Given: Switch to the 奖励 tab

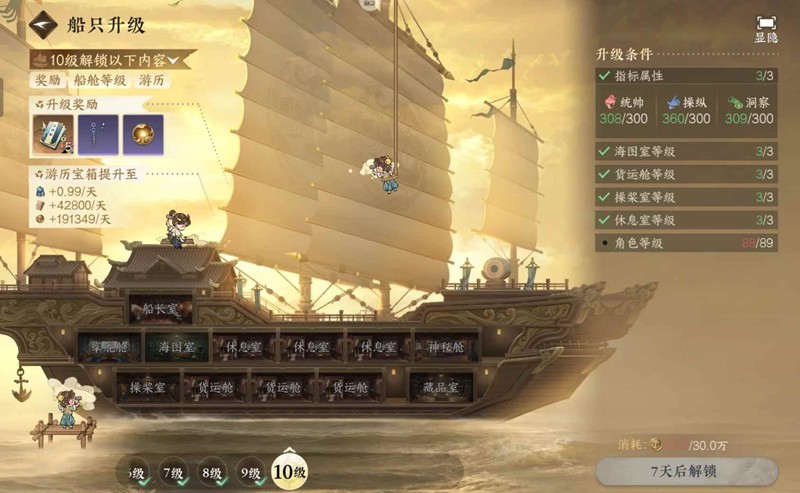Looking at the screenshot, I should click(48, 80).
